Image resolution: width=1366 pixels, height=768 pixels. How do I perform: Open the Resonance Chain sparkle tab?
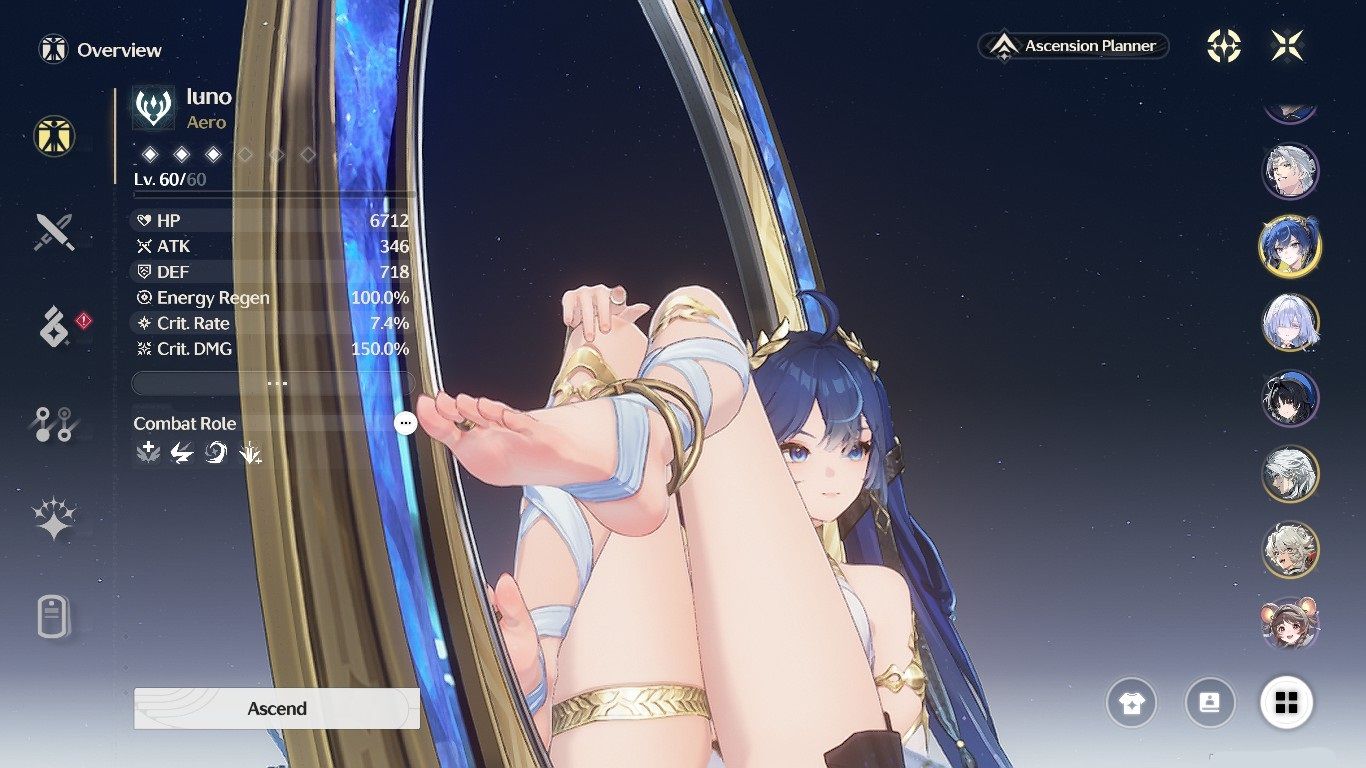pos(54,519)
